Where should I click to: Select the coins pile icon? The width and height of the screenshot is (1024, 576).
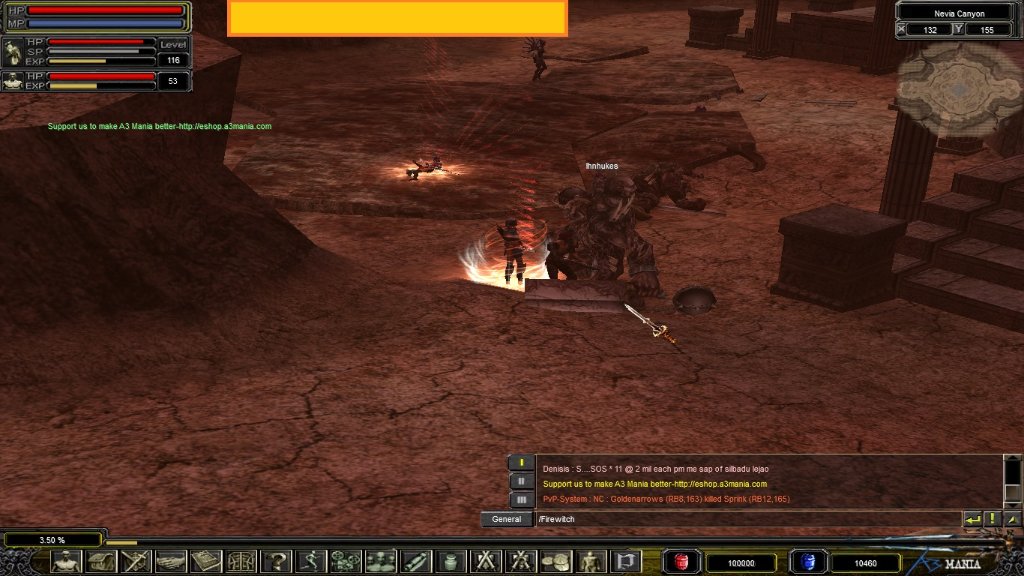pyautogui.click(x=556, y=561)
